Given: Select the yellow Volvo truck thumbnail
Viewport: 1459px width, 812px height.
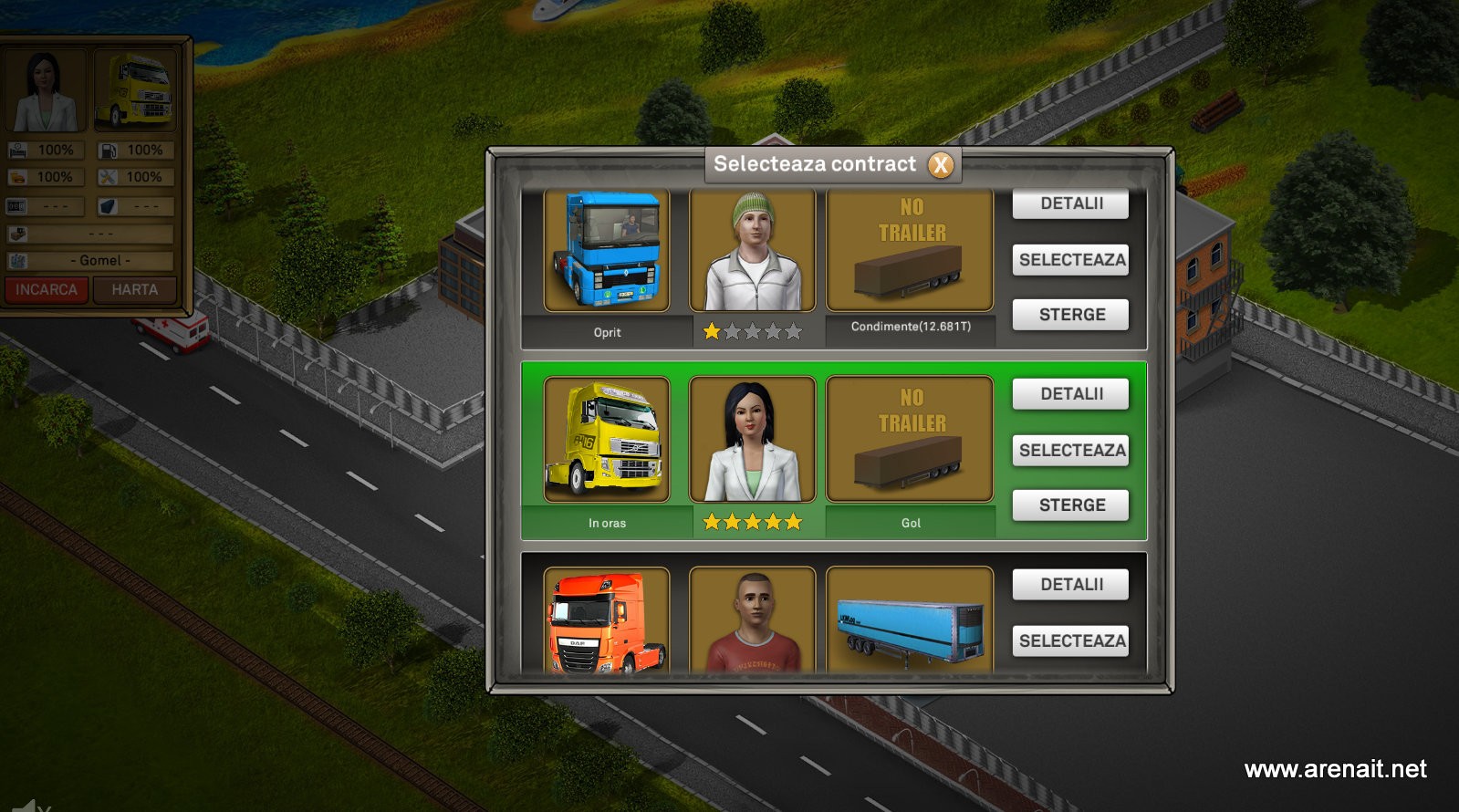Looking at the screenshot, I should point(607,440).
